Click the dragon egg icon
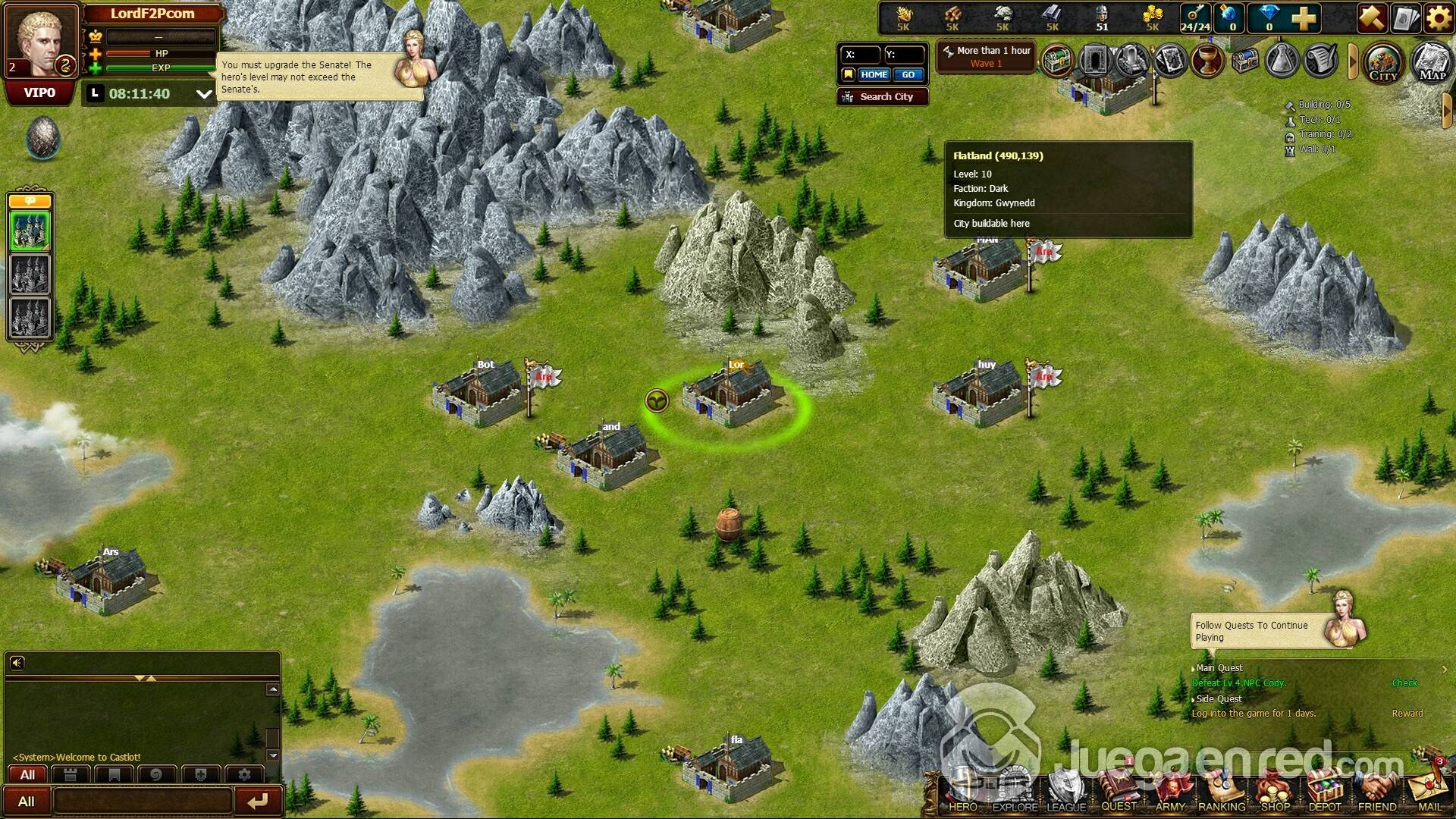This screenshot has width=1456, height=819. [42, 138]
